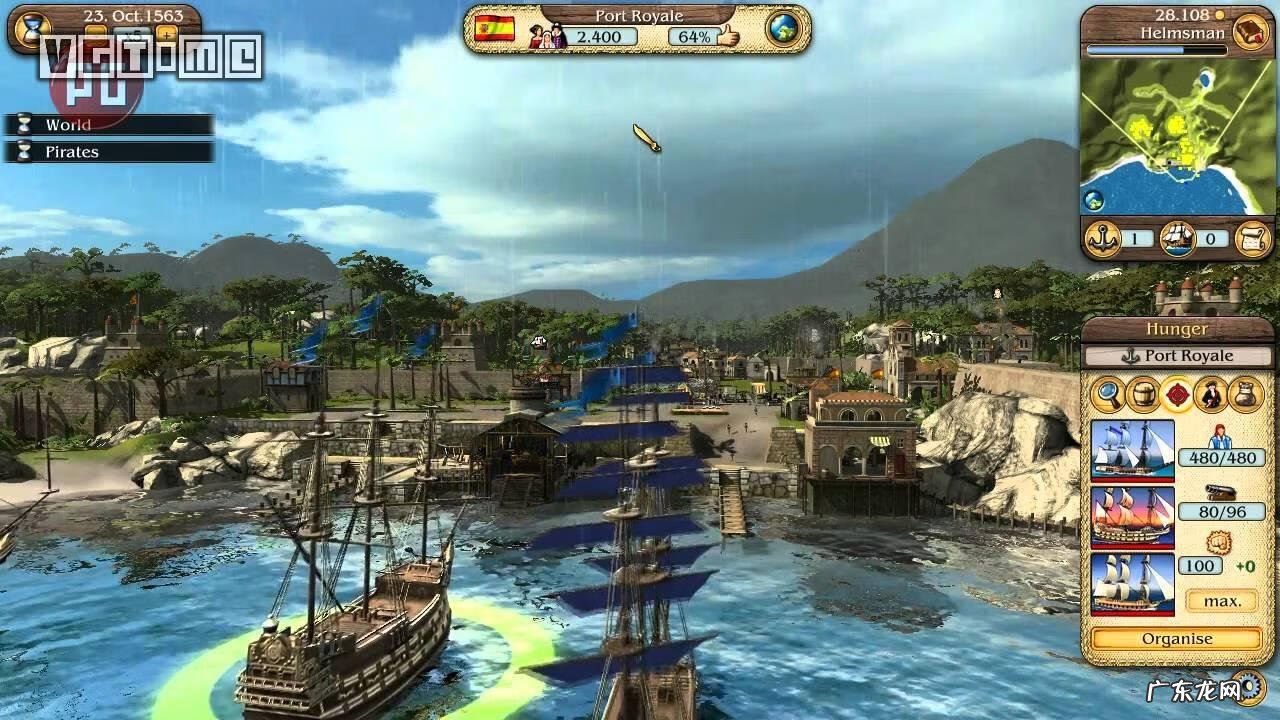Select the Pirates entry
1280x720 pixels.
(x=108, y=152)
